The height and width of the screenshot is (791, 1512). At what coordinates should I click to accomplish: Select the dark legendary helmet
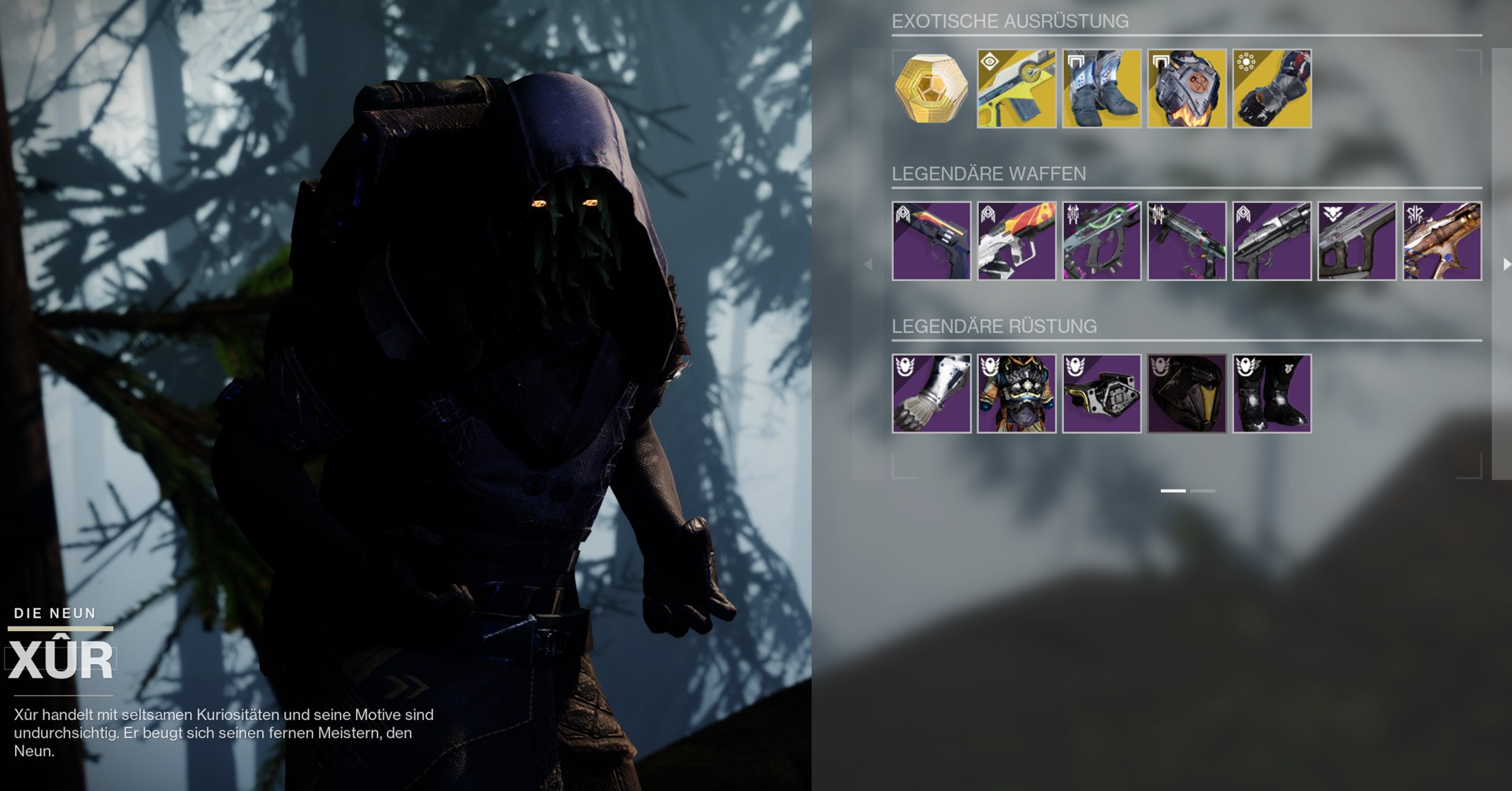click(x=1186, y=394)
